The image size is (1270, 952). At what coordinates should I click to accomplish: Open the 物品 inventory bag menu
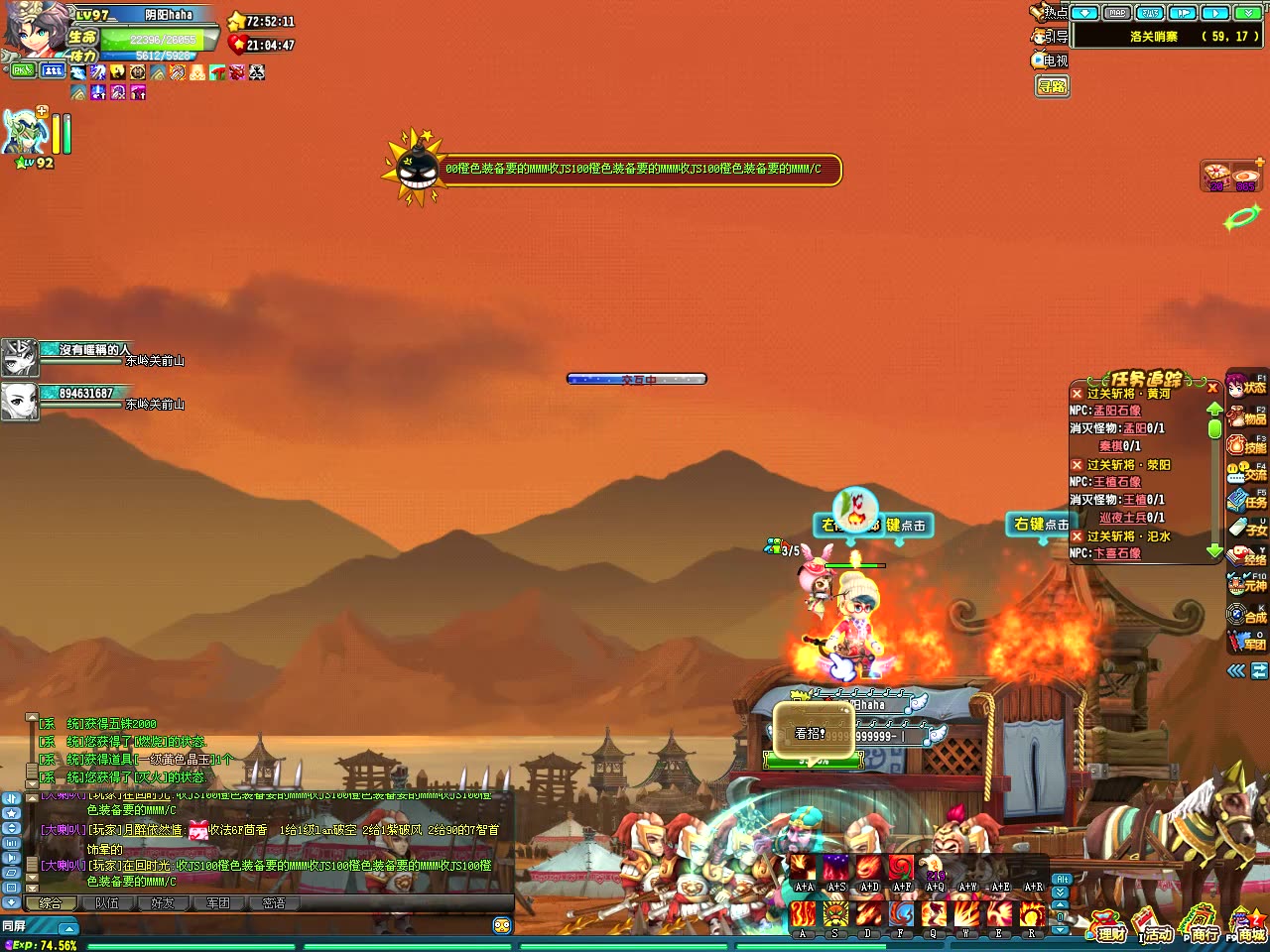tap(1246, 416)
